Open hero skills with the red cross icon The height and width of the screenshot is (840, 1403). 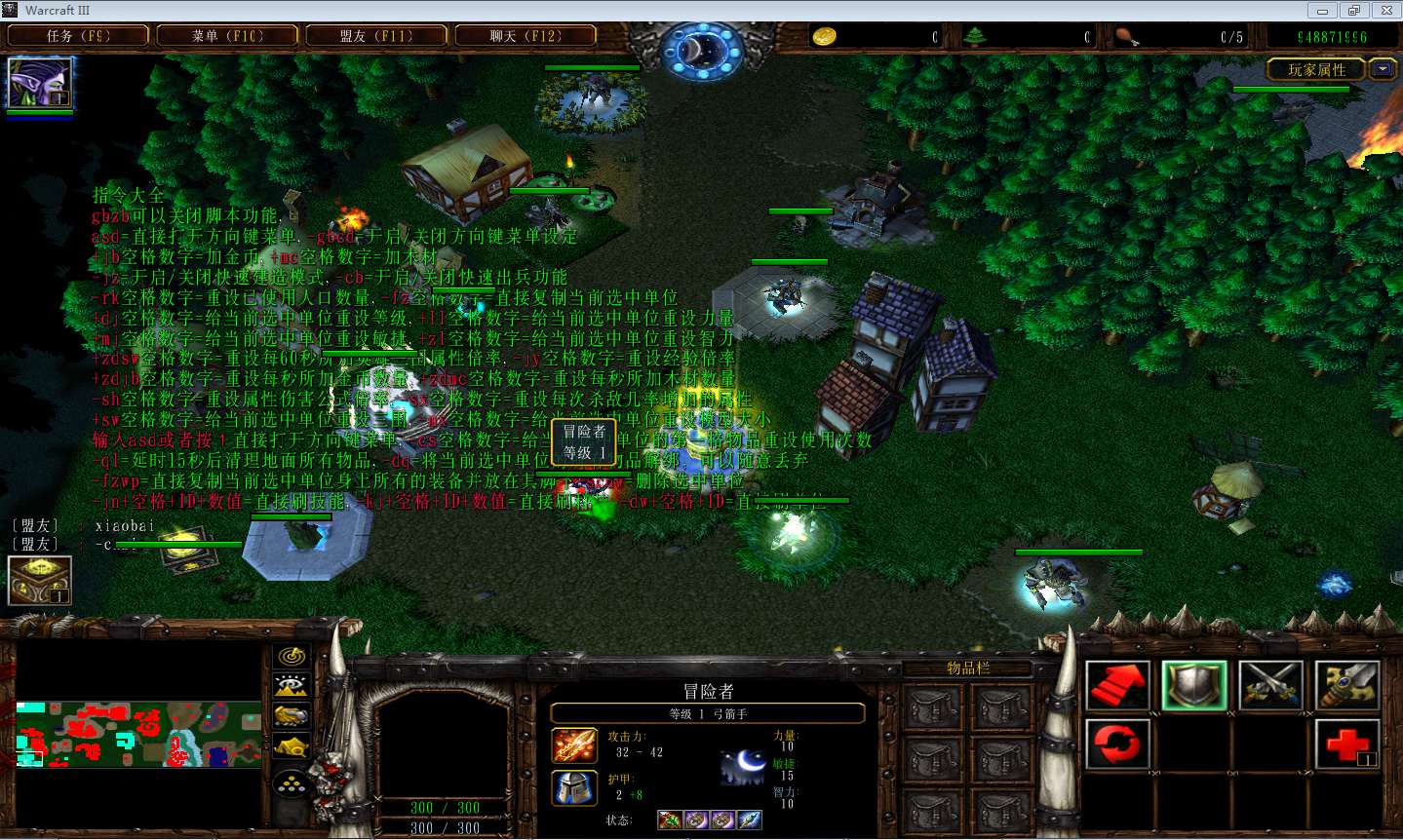pos(1346,745)
